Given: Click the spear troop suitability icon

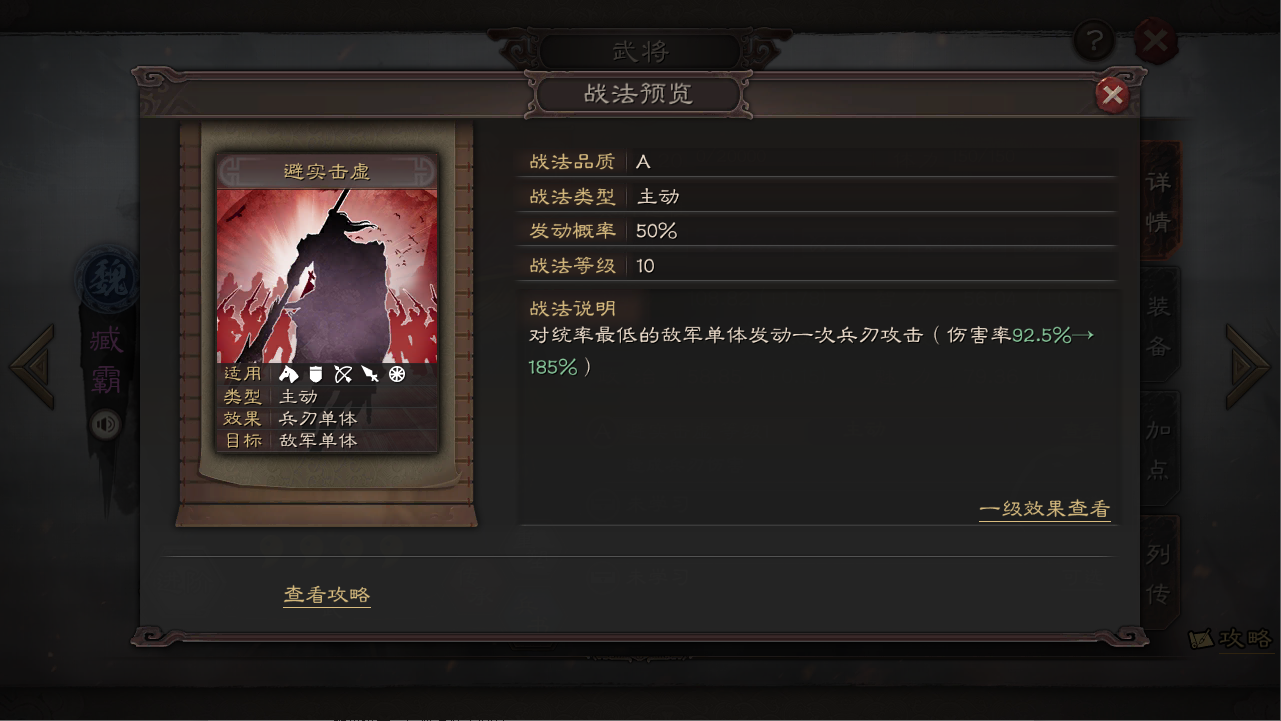Looking at the screenshot, I should point(370,375).
